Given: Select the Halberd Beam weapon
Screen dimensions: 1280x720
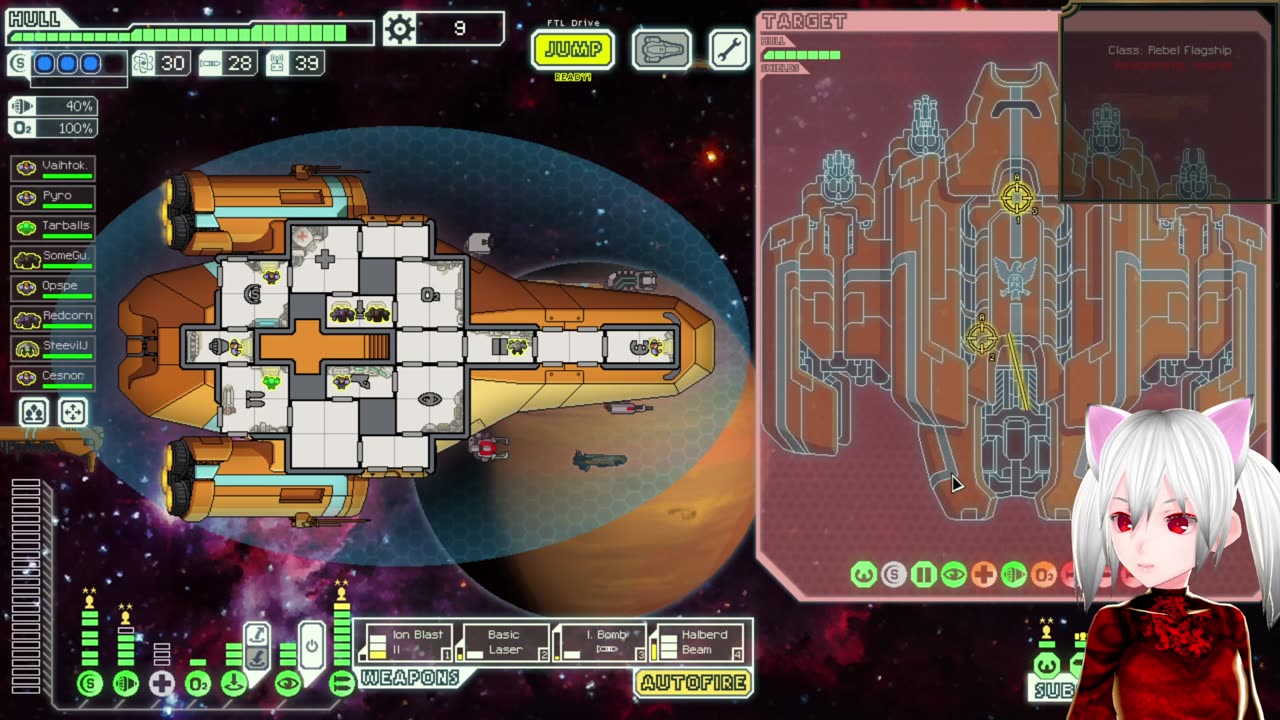Looking at the screenshot, I should (699, 642).
